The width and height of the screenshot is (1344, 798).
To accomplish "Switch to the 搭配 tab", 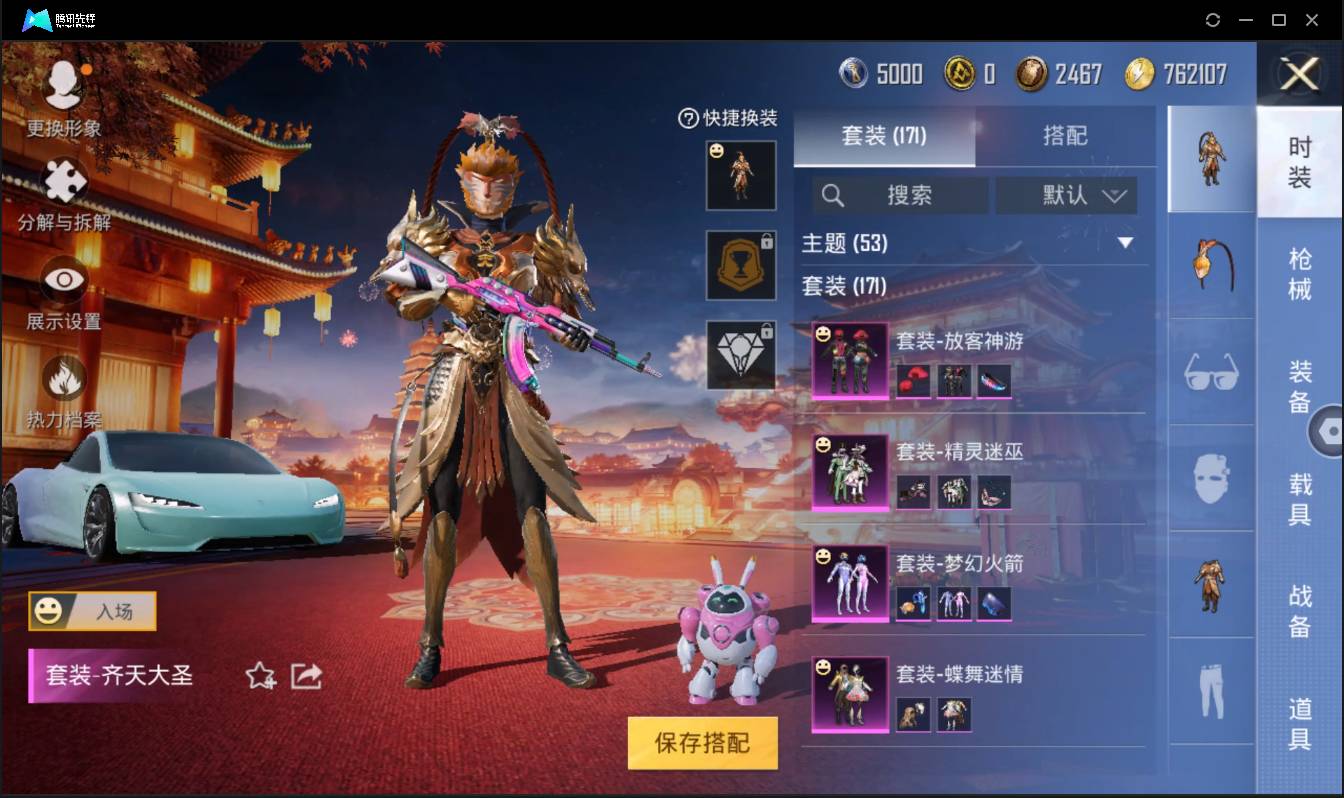I will (1065, 136).
